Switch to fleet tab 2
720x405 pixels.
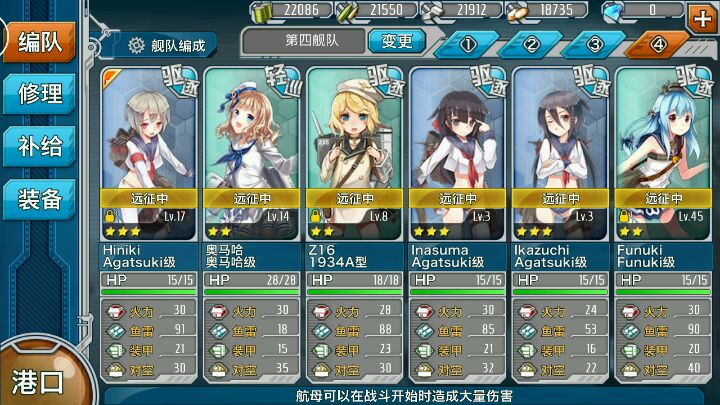(530, 44)
